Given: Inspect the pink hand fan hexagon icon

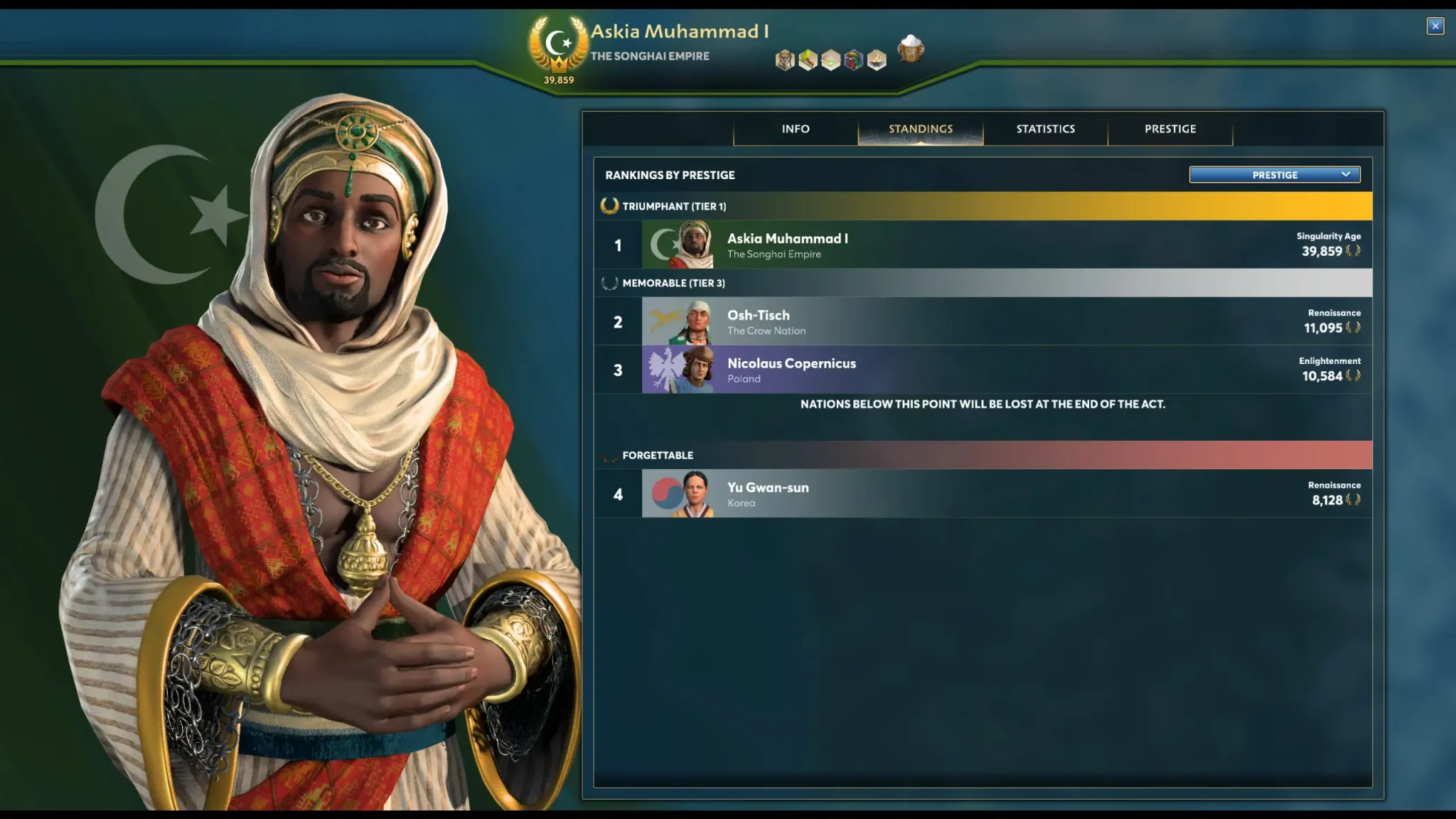Looking at the screenshot, I should click(x=831, y=60).
